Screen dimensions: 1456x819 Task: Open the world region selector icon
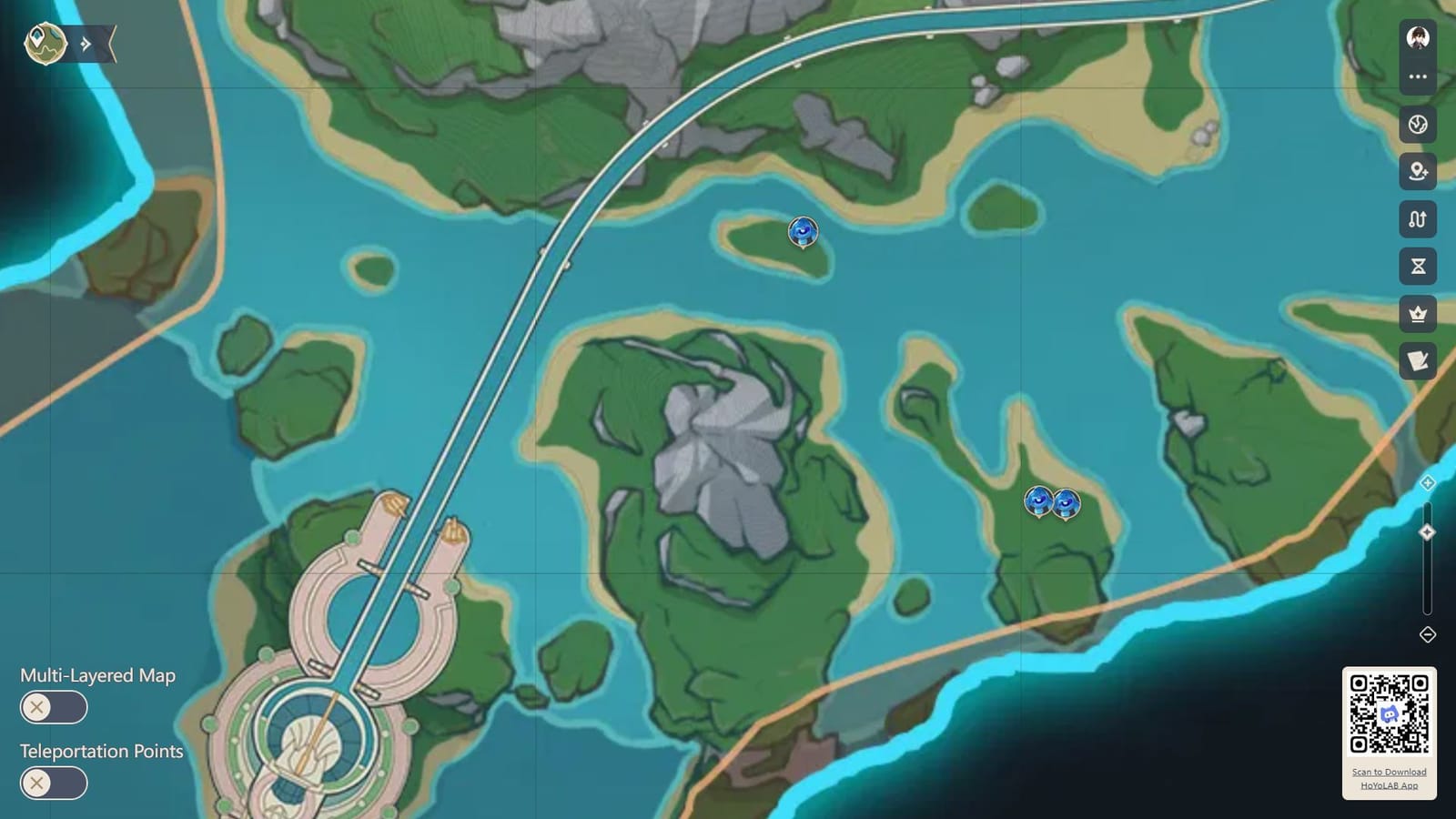[1416, 127]
